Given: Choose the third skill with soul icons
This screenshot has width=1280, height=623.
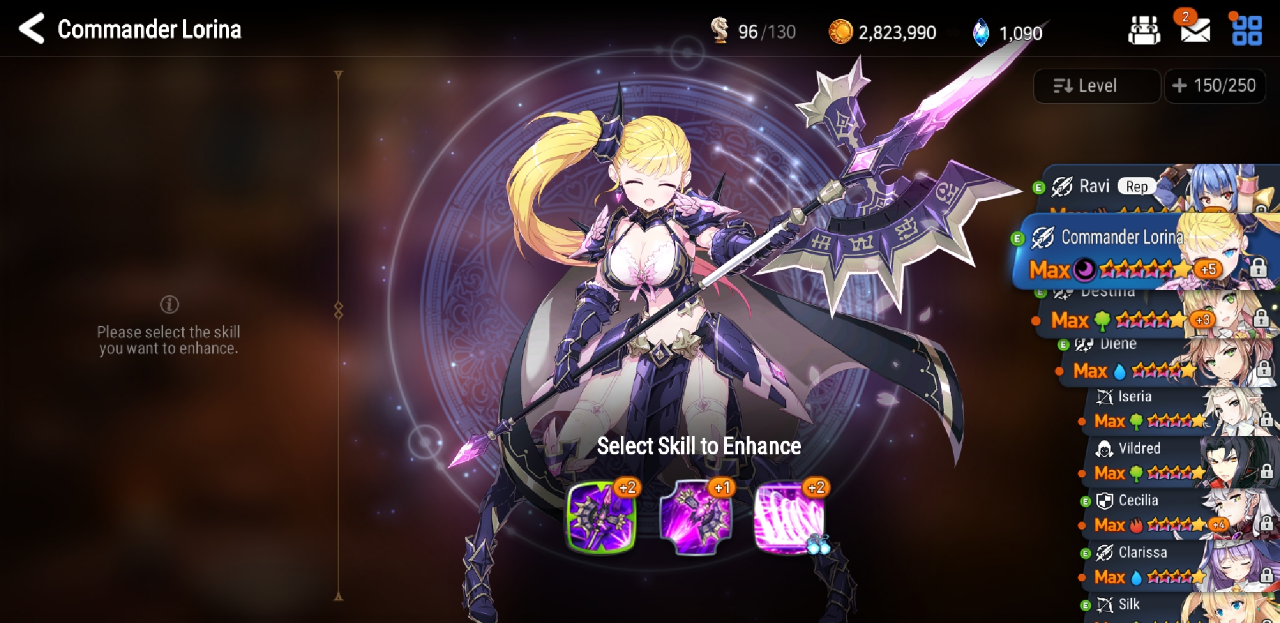Looking at the screenshot, I should [x=789, y=518].
